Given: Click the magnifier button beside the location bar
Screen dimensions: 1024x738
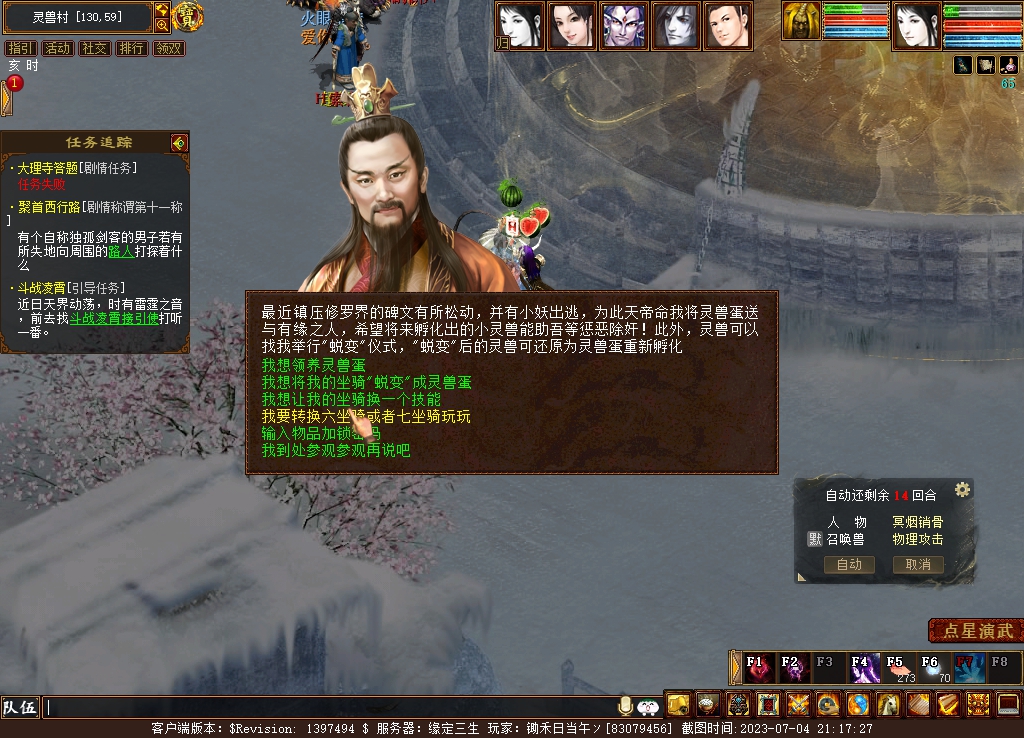Looking at the screenshot, I should point(162,25).
